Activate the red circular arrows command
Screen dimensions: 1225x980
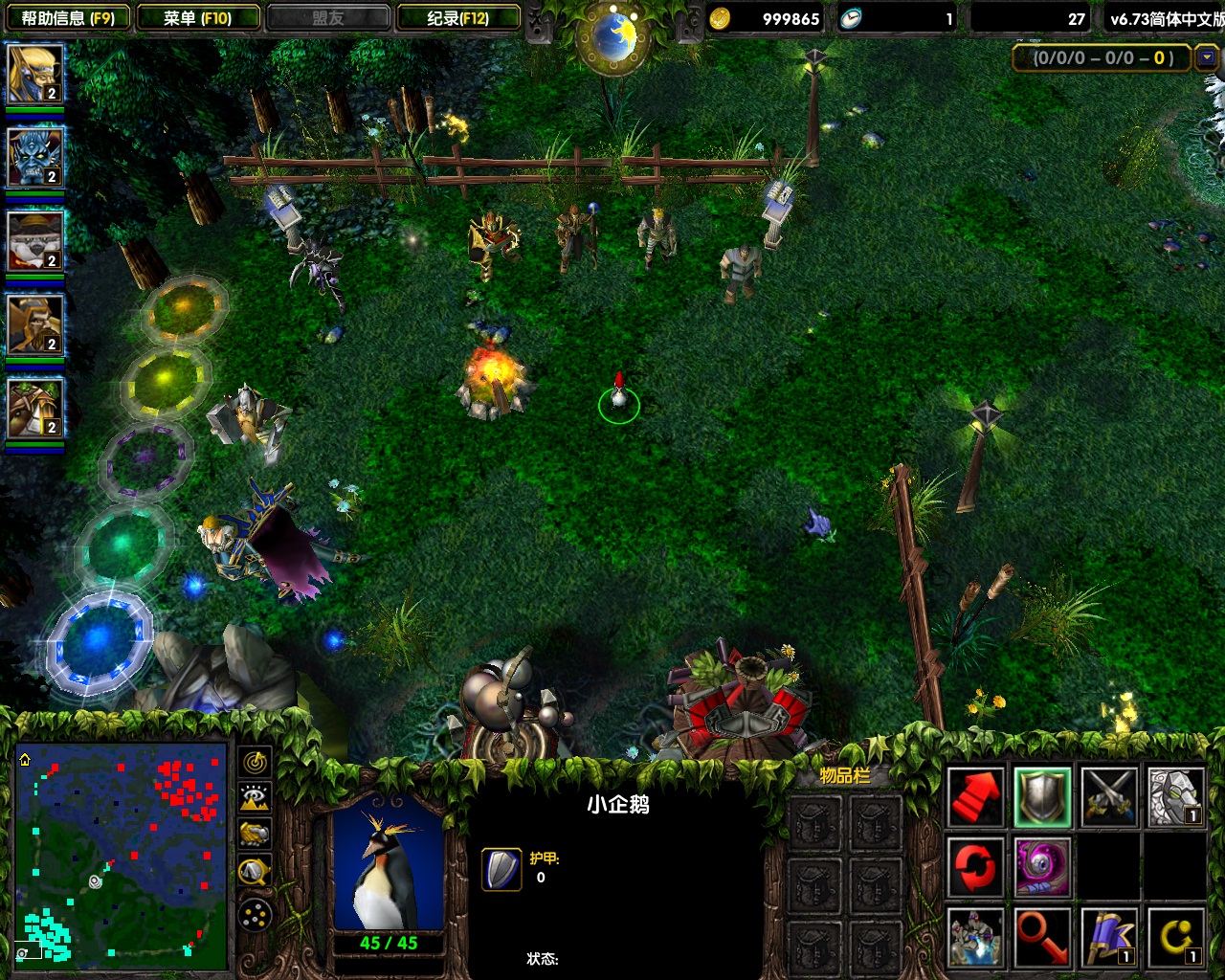[x=976, y=867]
